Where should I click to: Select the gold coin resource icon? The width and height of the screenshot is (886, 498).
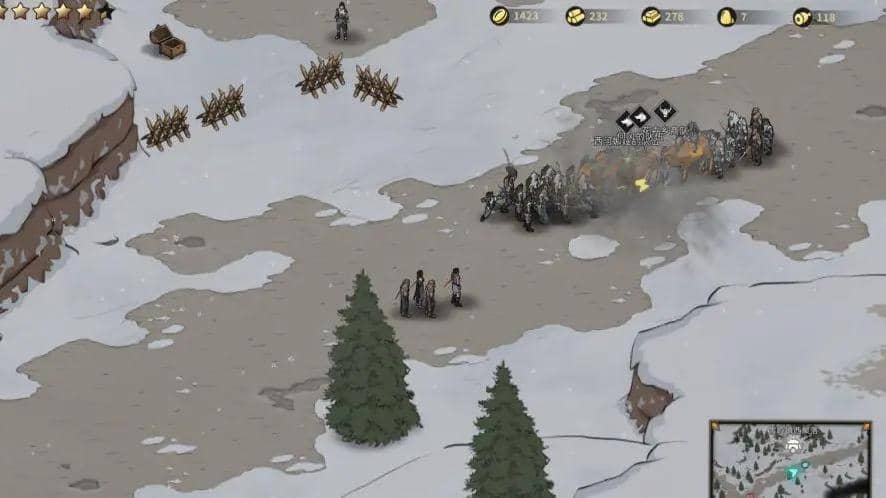499,16
